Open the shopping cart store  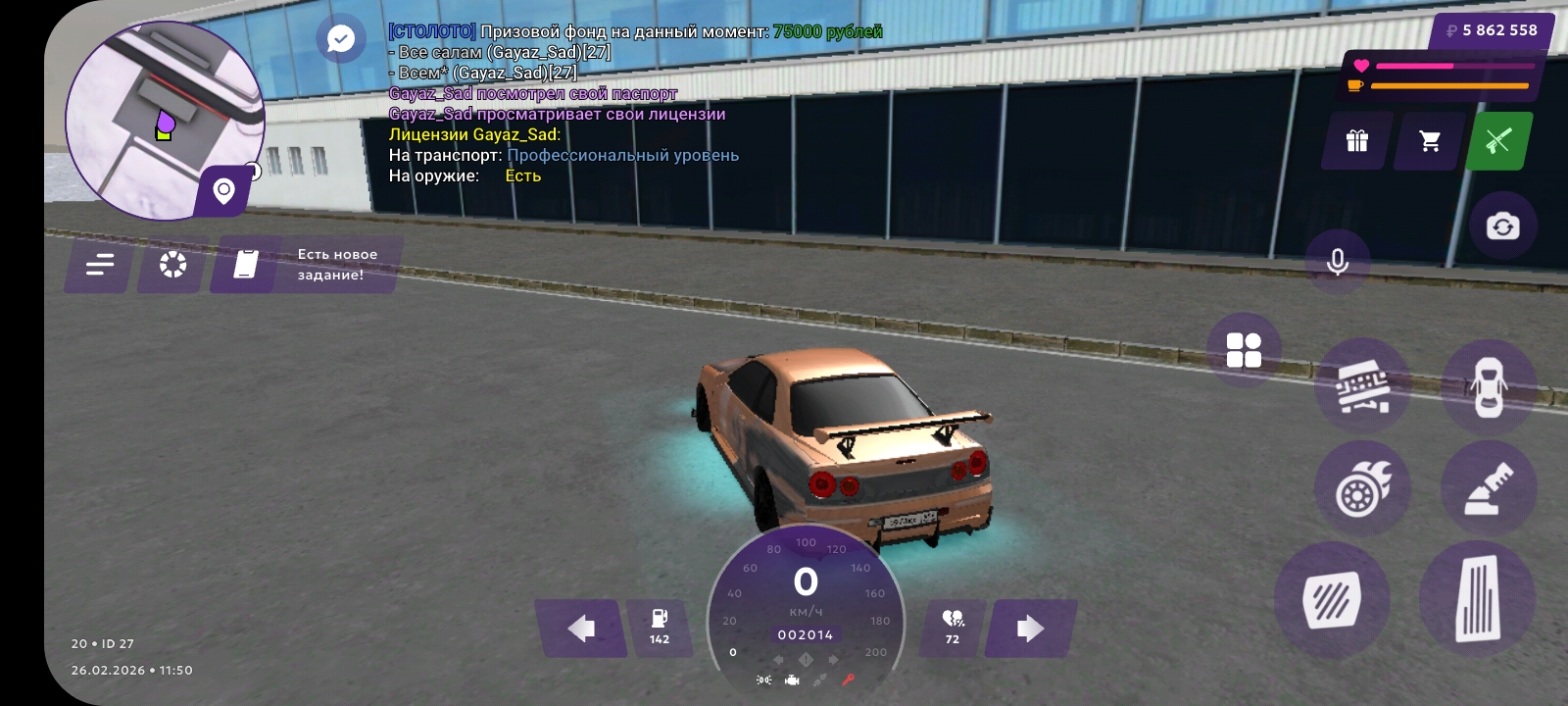point(1430,141)
